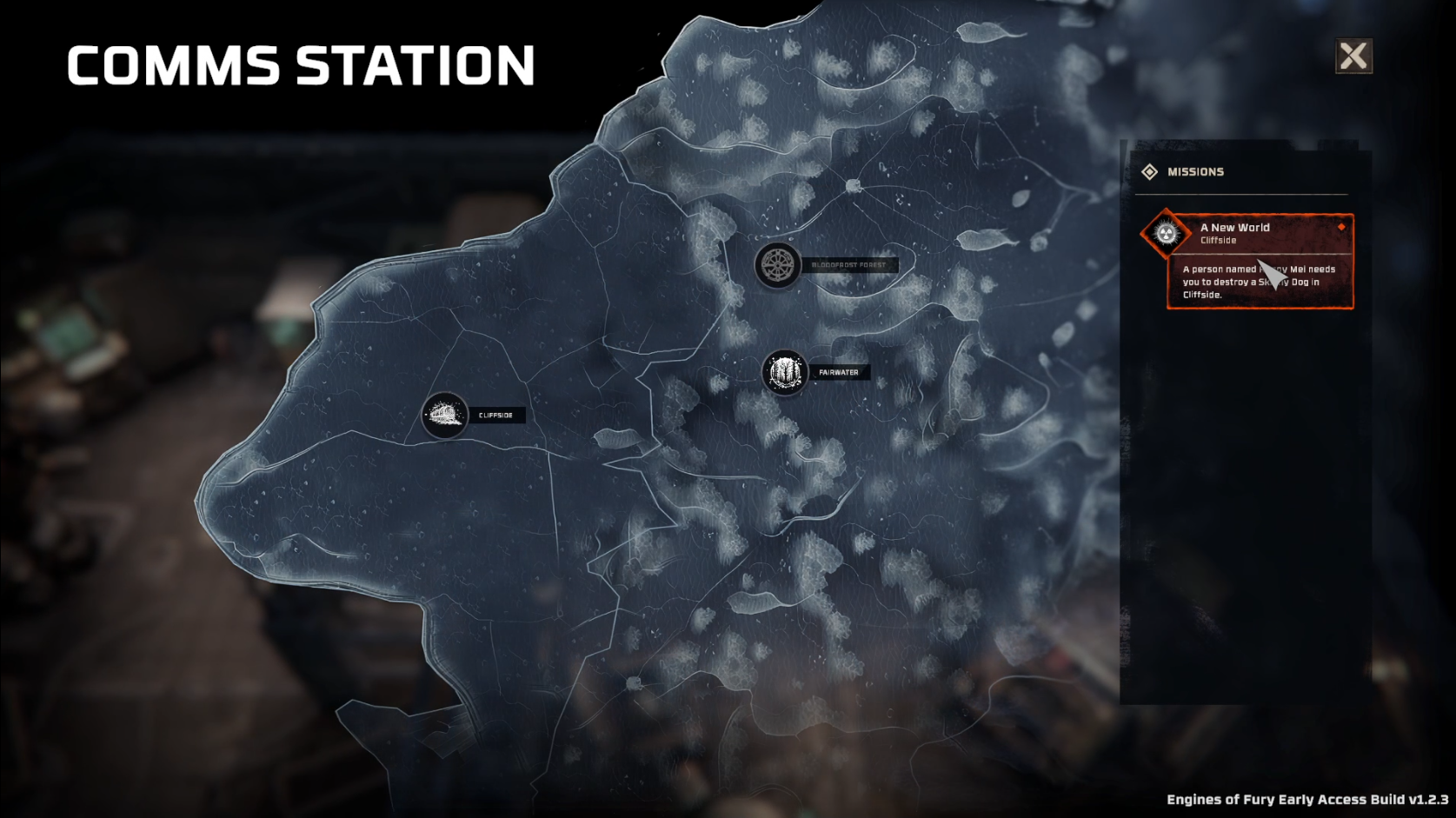Select the A New World mission
Image resolution: width=1456 pixels, height=818 pixels.
pos(1260,234)
